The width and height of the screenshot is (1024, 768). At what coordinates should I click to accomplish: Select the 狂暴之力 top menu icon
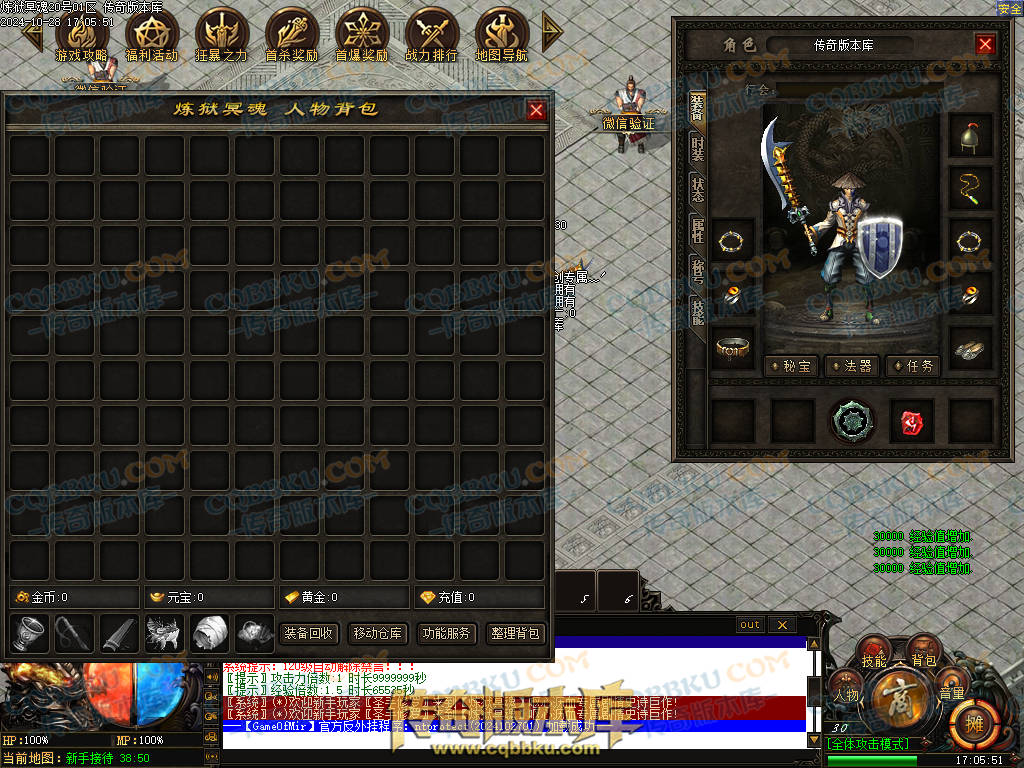pos(221,36)
